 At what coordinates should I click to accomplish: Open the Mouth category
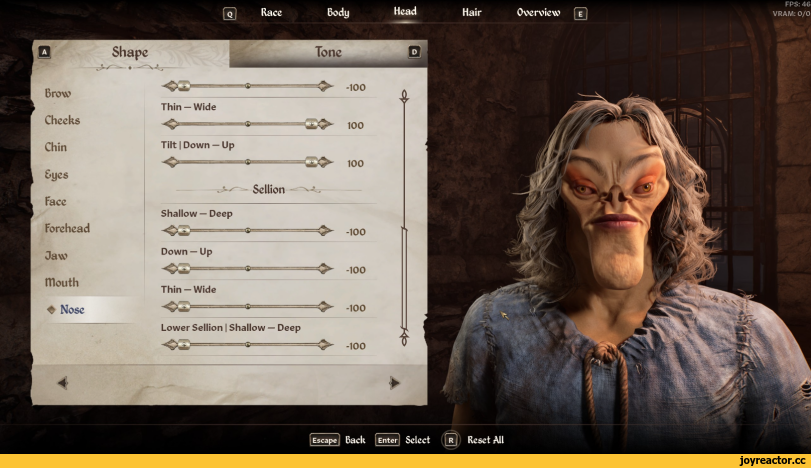61,282
